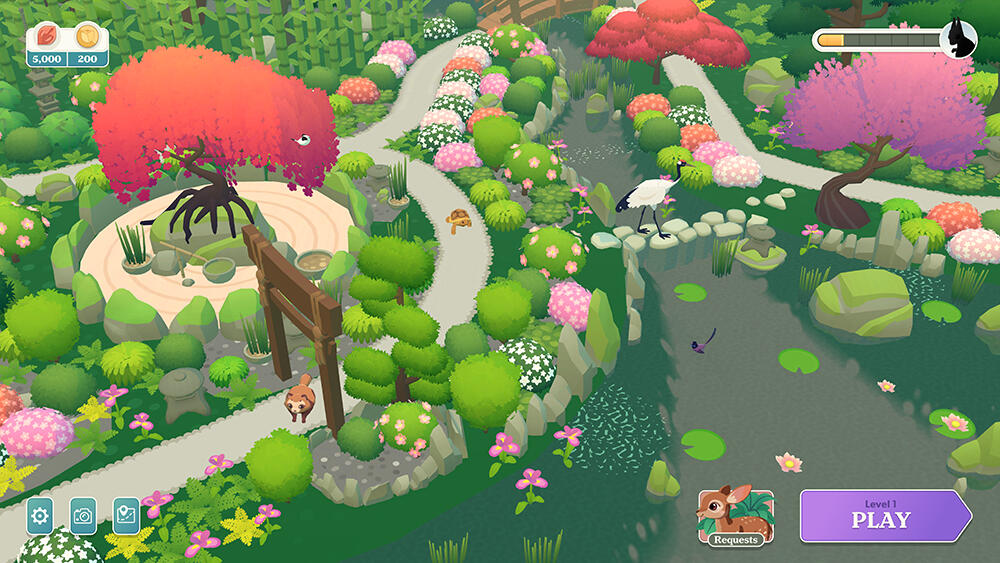Activate the camera photo mode icon
Screen dimensions: 1000x563
pyautogui.click(x=84, y=516)
